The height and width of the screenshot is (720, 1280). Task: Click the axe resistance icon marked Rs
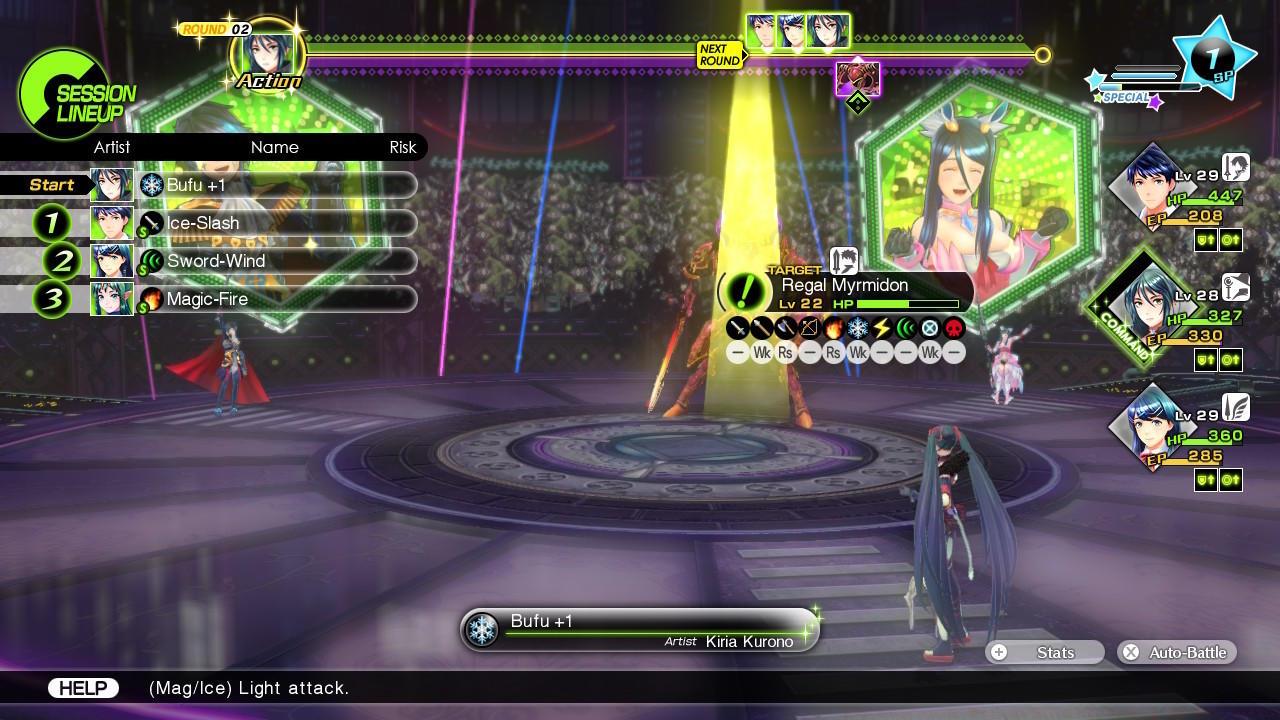point(787,353)
